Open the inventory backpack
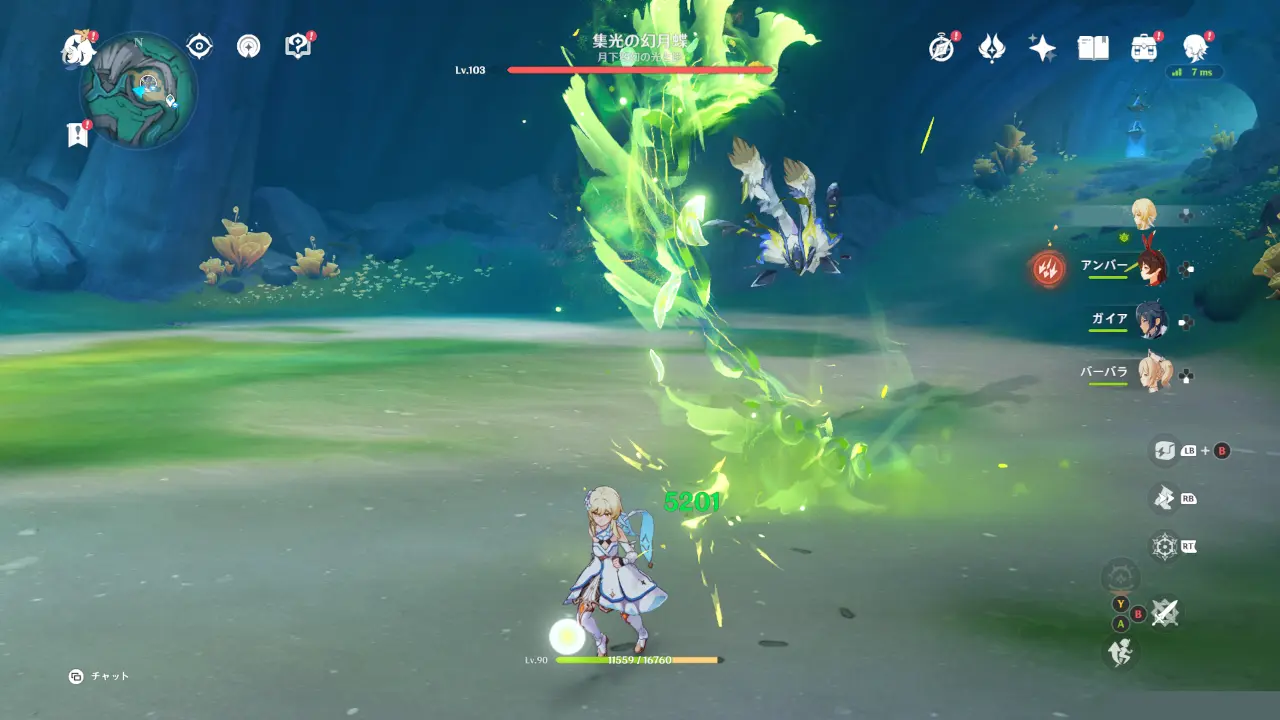The height and width of the screenshot is (720, 1280). pyautogui.click(x=1144, y=47)
